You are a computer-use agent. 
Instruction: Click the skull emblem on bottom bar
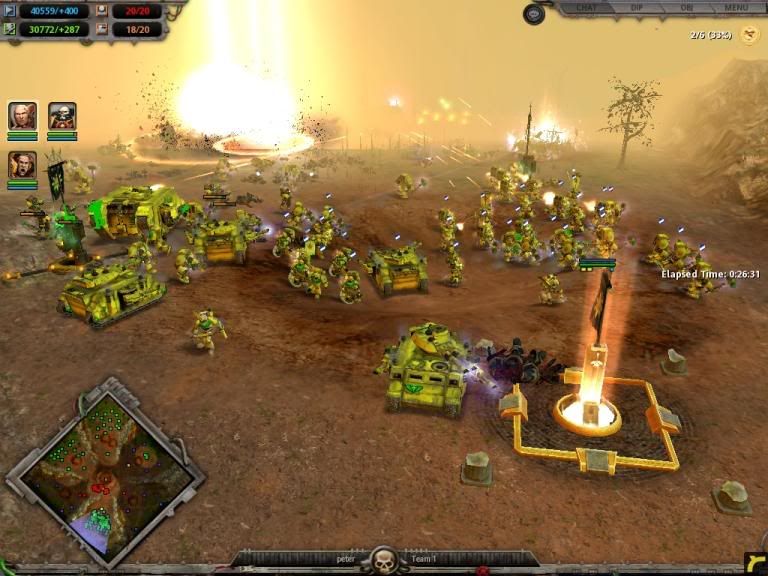(383, 559)
